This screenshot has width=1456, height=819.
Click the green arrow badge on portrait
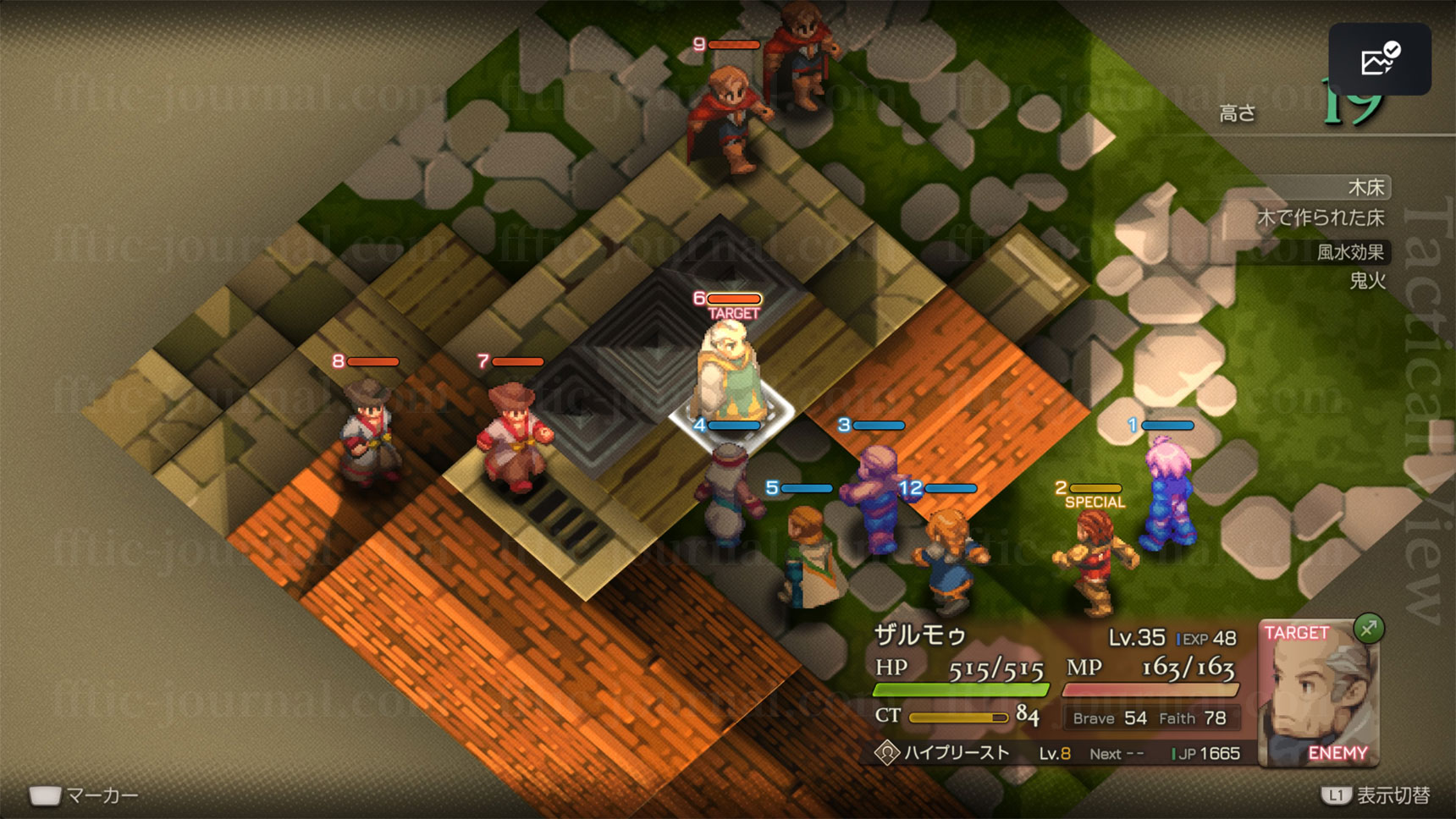[x=1368, y=629]
